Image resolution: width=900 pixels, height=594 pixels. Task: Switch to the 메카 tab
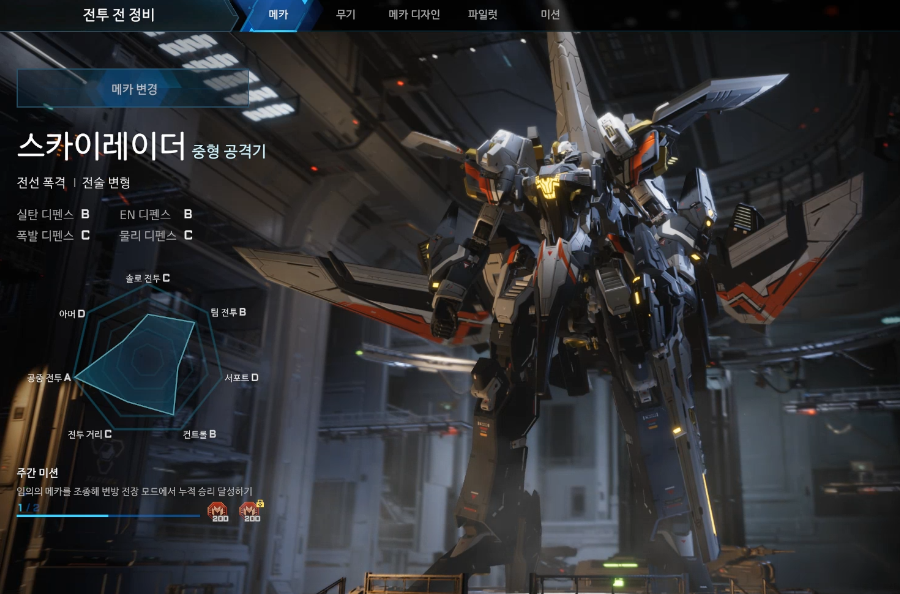tap(278, 15)
